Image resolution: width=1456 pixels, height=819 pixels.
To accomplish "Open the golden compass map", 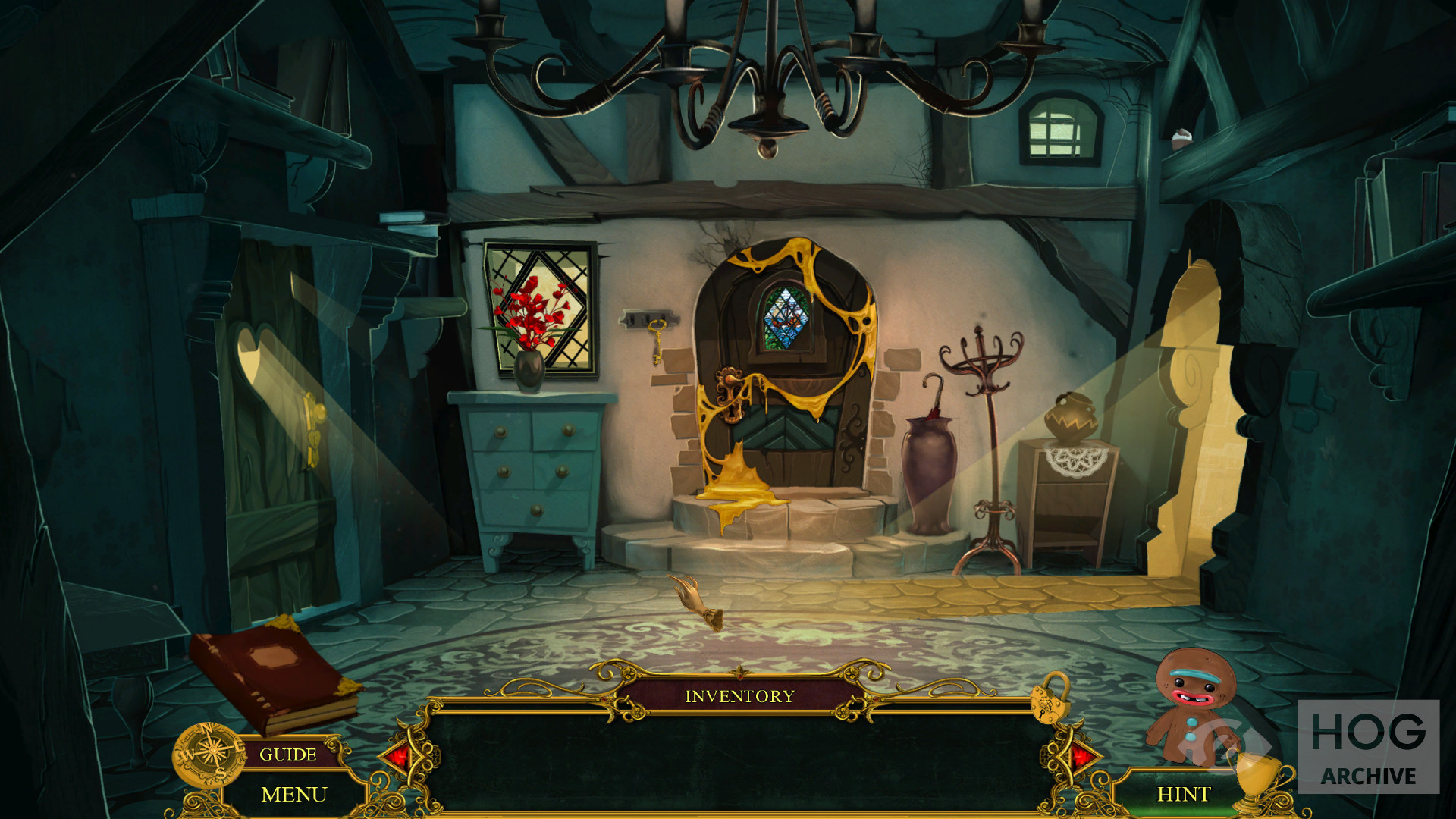I will (207, 755).
